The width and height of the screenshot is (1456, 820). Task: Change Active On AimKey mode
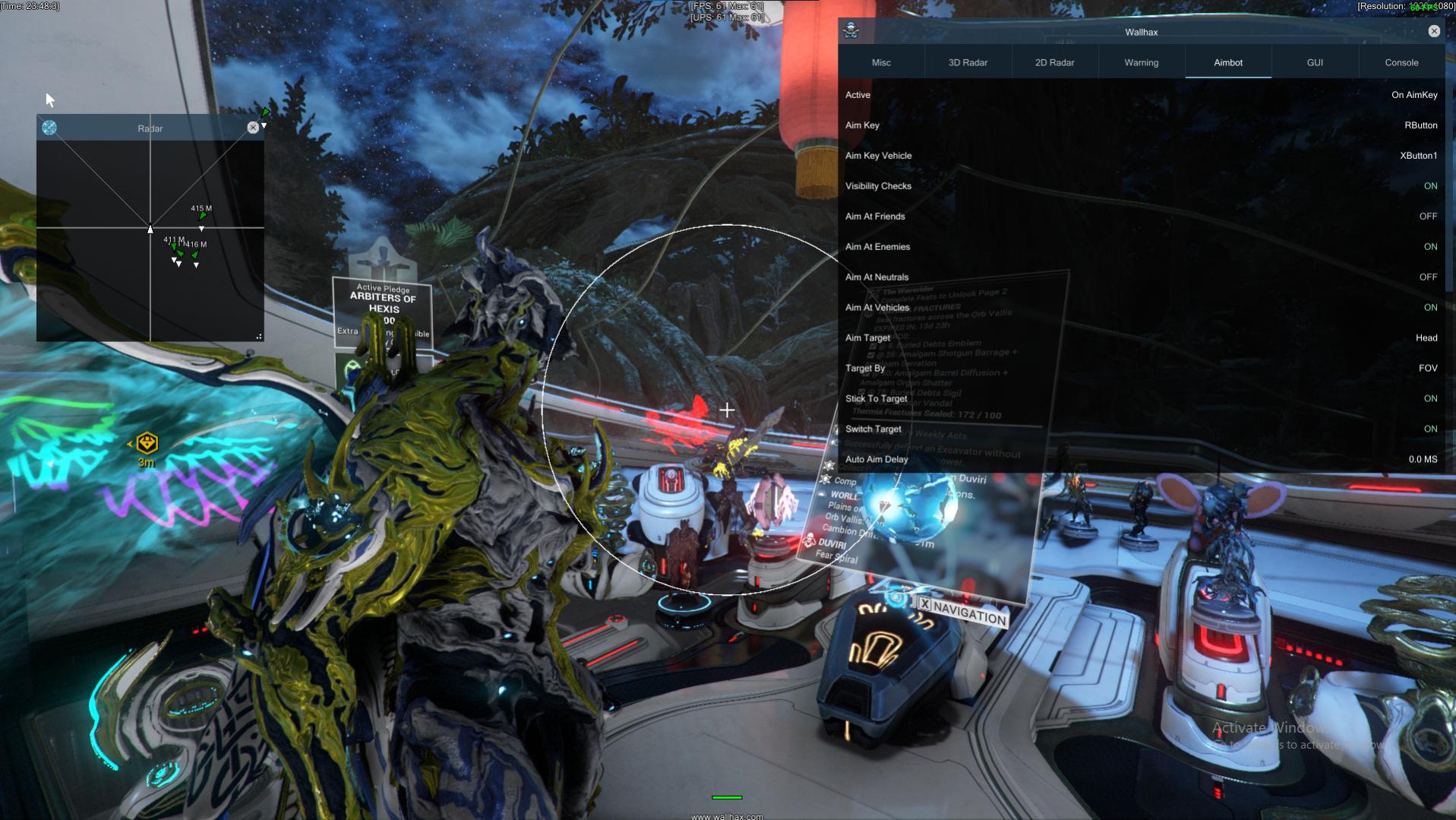(1414, 95)
